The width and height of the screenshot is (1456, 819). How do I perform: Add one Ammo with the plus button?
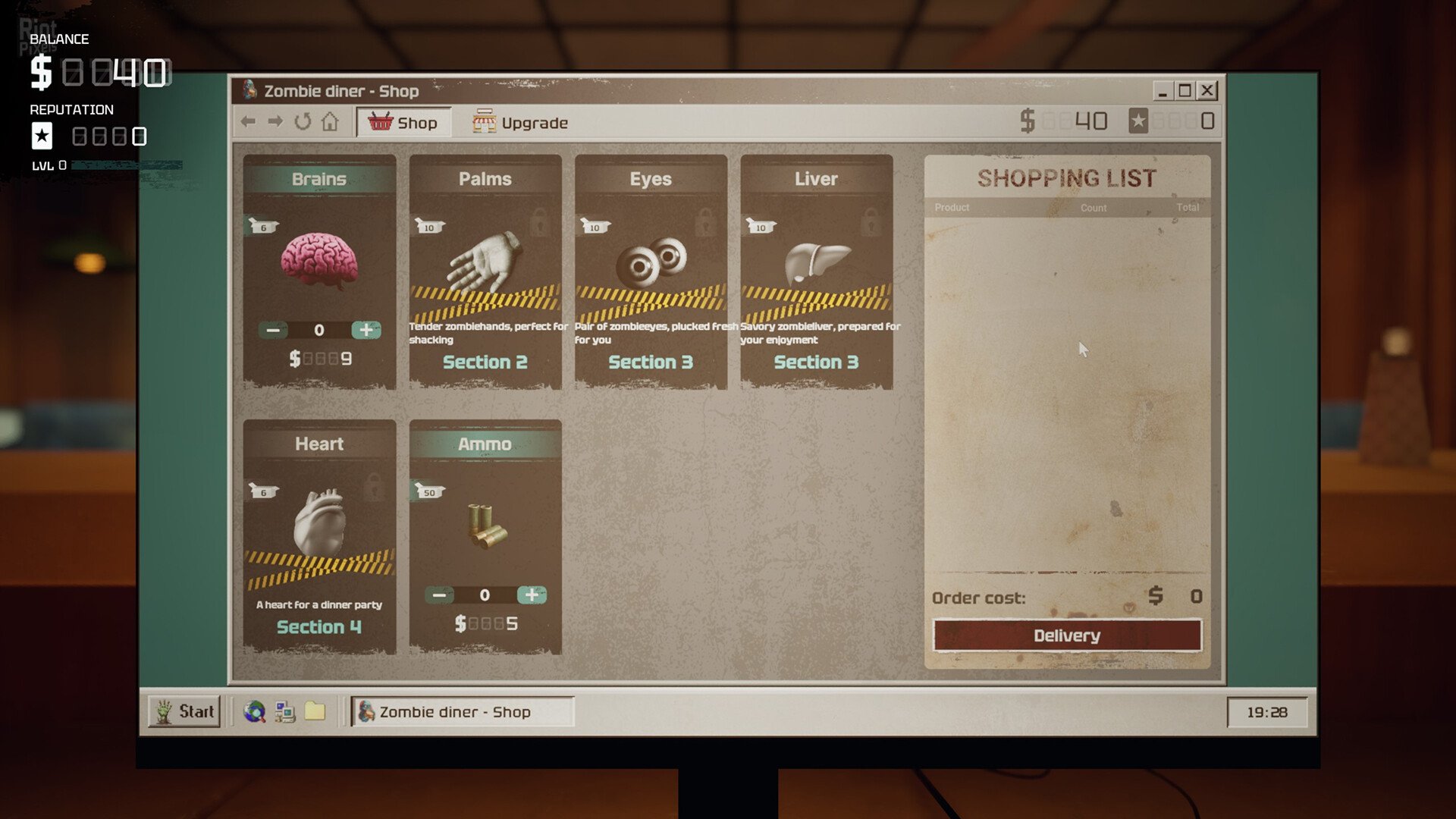(532, 595)
